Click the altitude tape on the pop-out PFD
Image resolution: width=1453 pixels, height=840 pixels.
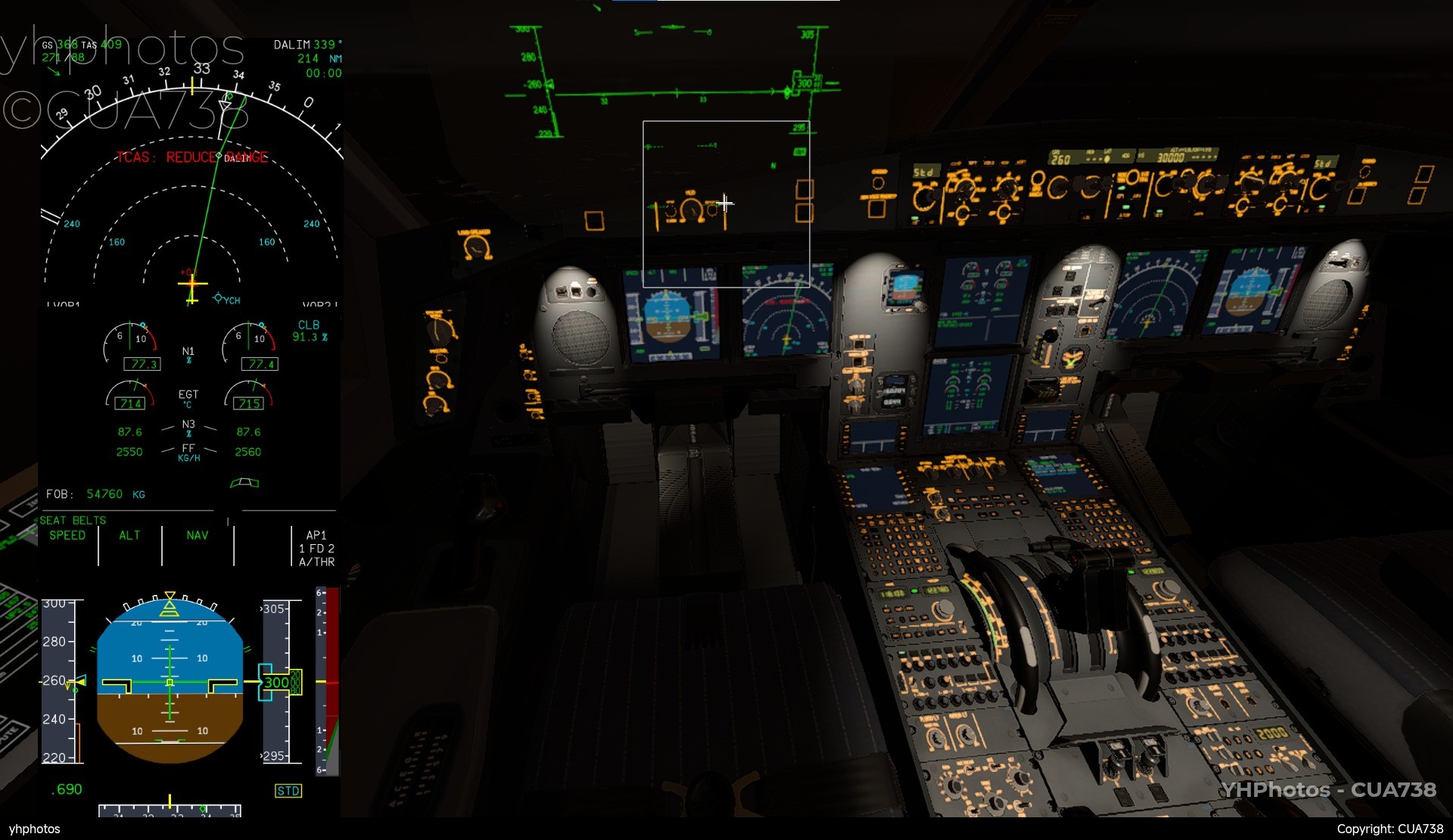pos(276,681)
